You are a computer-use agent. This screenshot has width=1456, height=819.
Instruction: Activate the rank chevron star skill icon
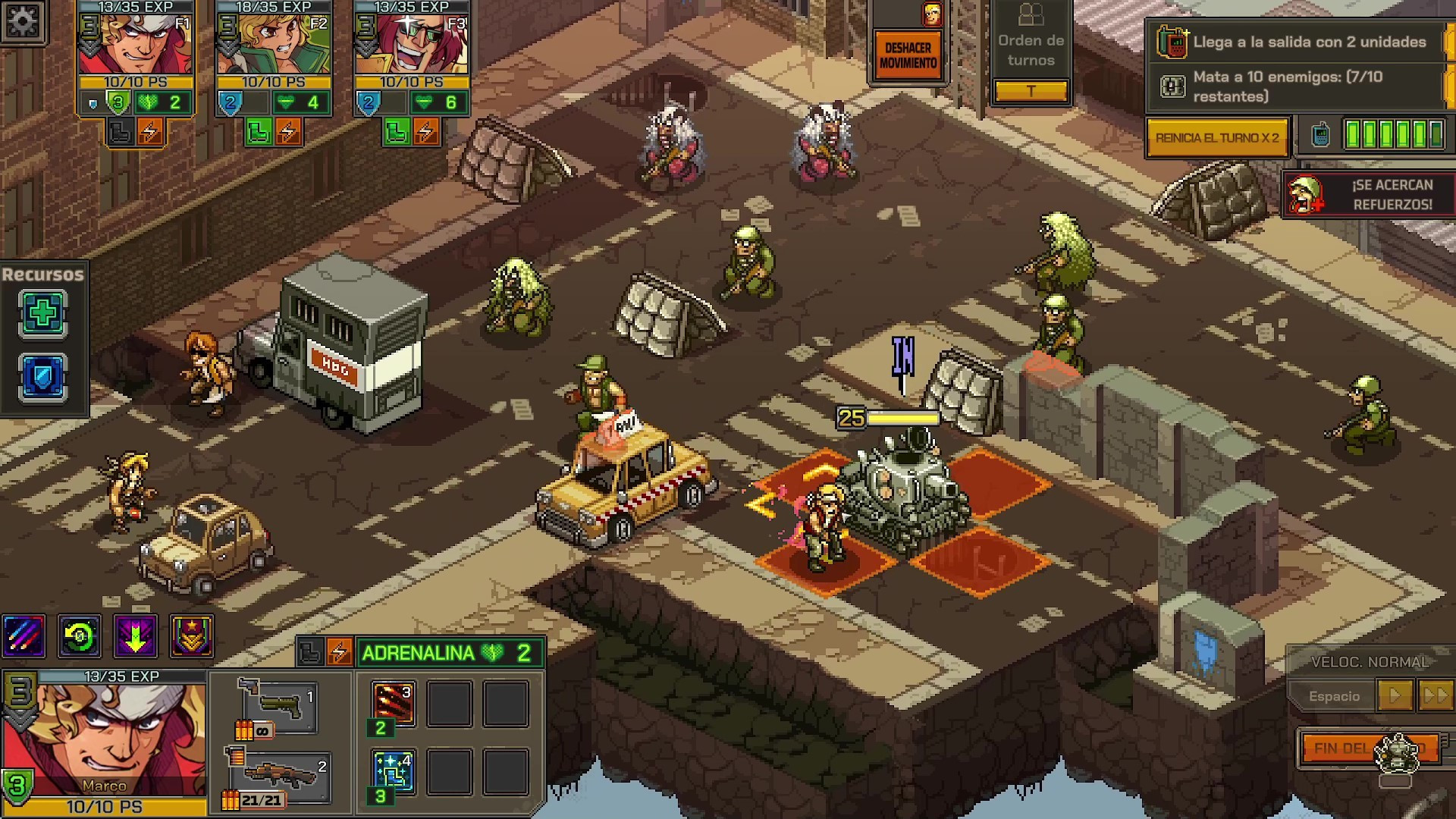[x=191, y=635]
